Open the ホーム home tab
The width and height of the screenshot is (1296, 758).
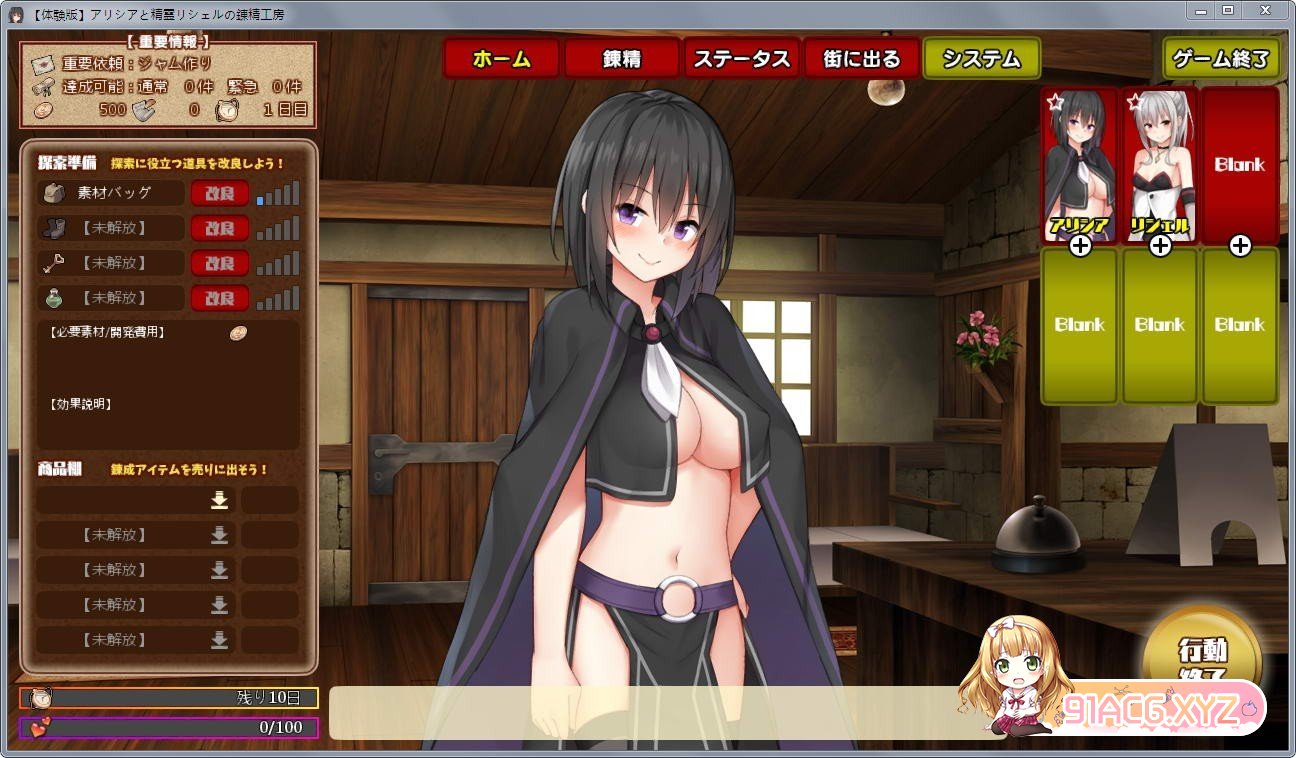(501, 59)
